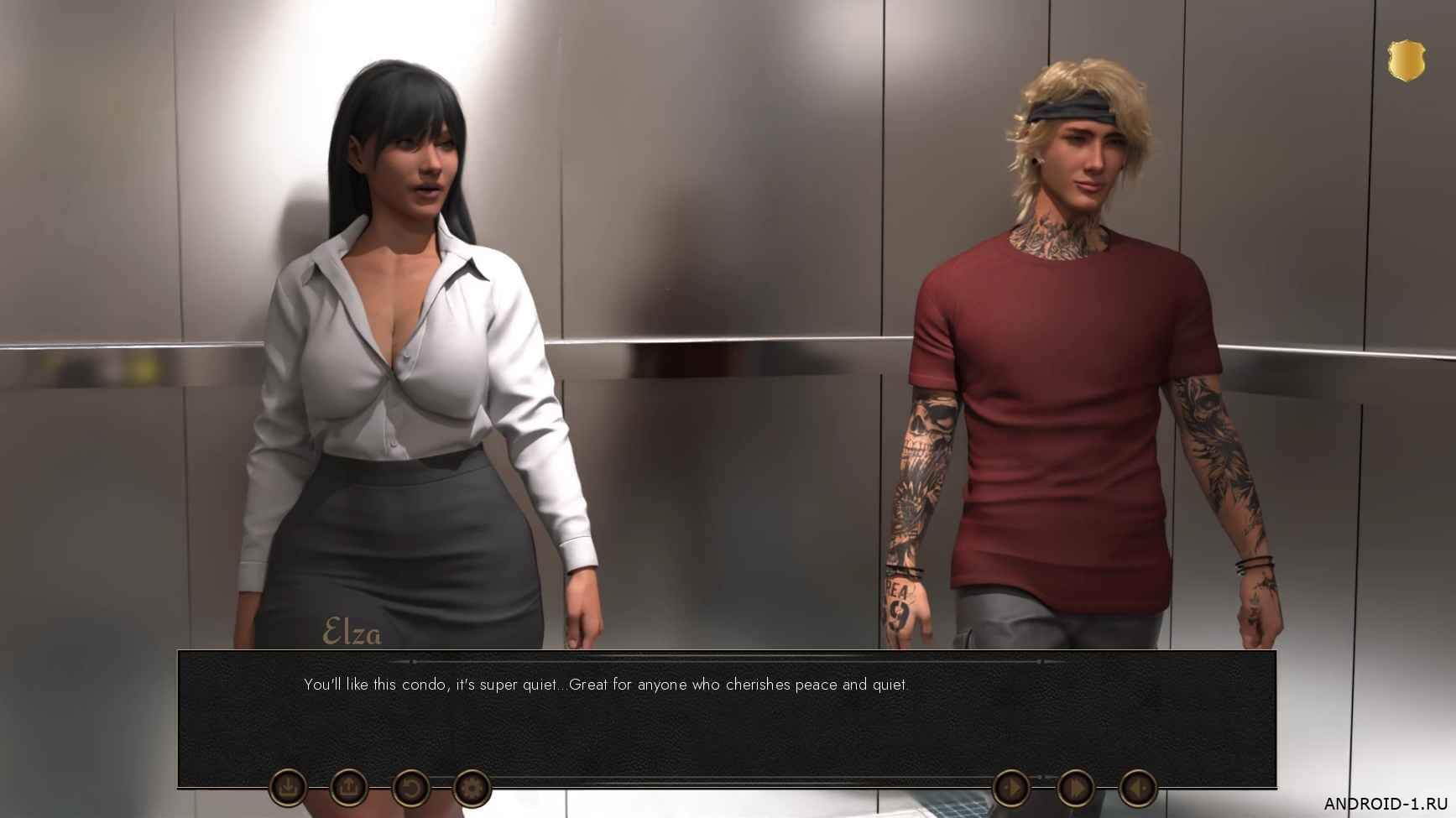Open the gear settings menu
1456x818 pixels.
click(472, 789)
